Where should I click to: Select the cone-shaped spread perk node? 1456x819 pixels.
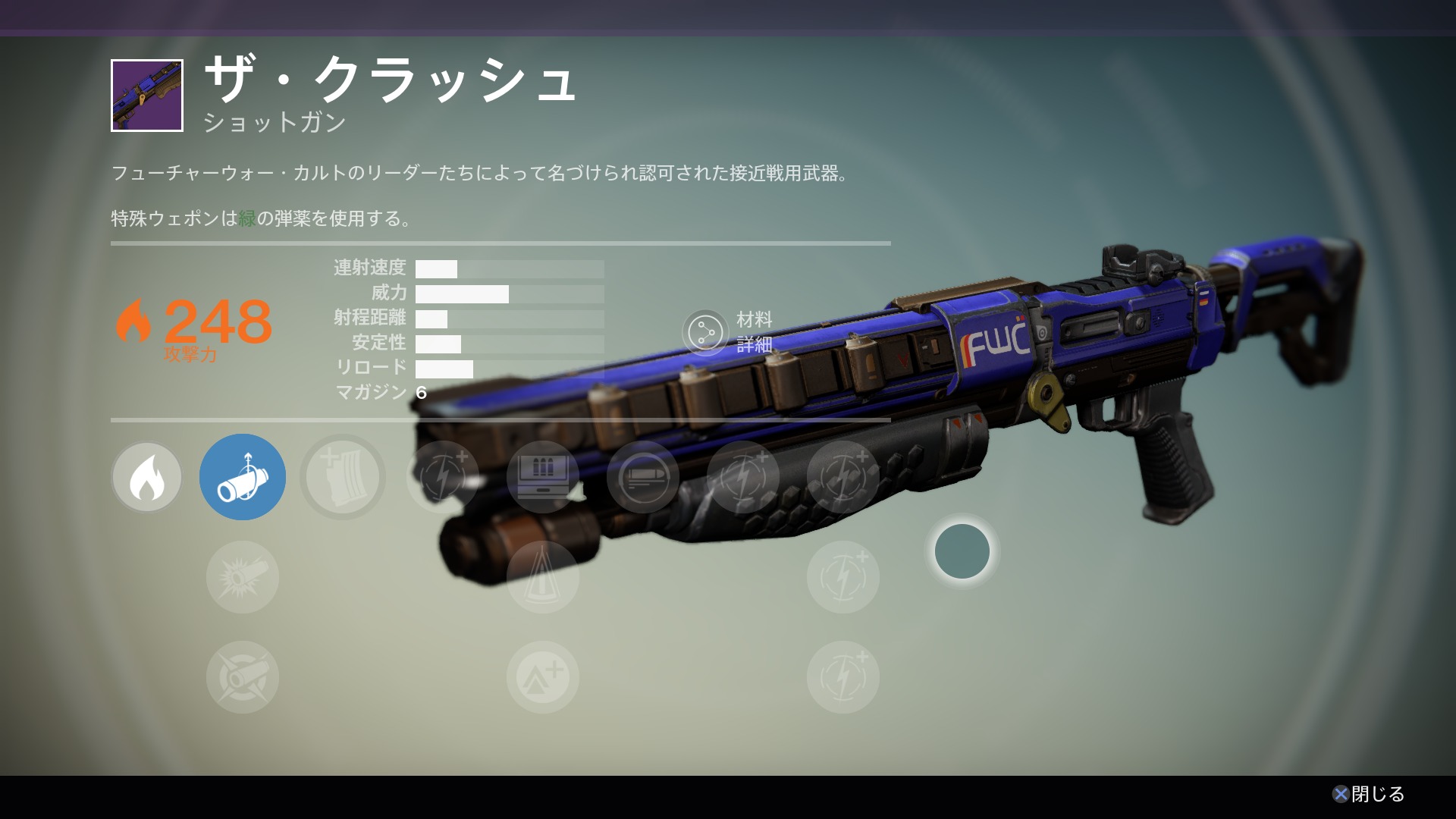[543, 577]
